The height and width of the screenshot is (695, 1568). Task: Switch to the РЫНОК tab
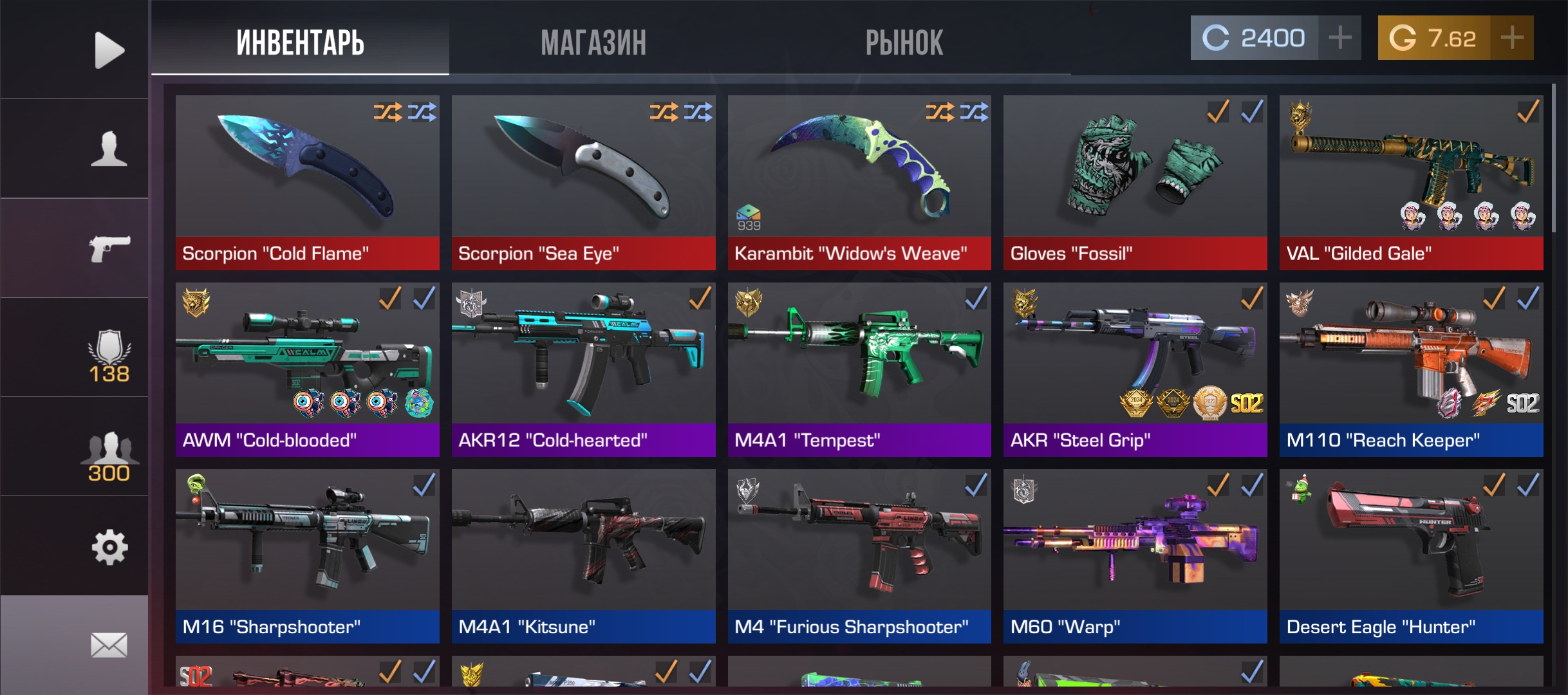905,42
